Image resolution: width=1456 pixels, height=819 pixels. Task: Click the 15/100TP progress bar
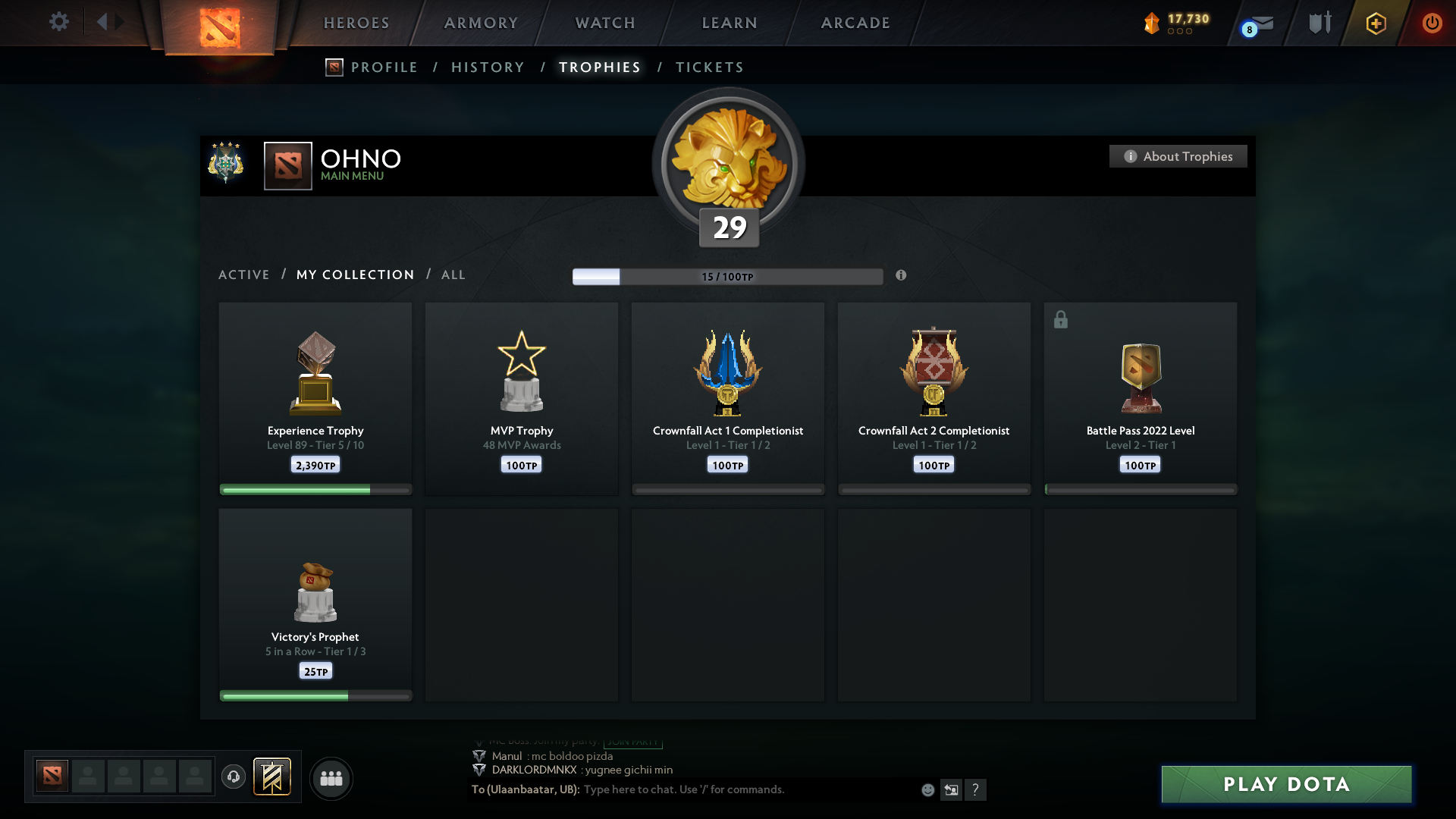(727, 277)
